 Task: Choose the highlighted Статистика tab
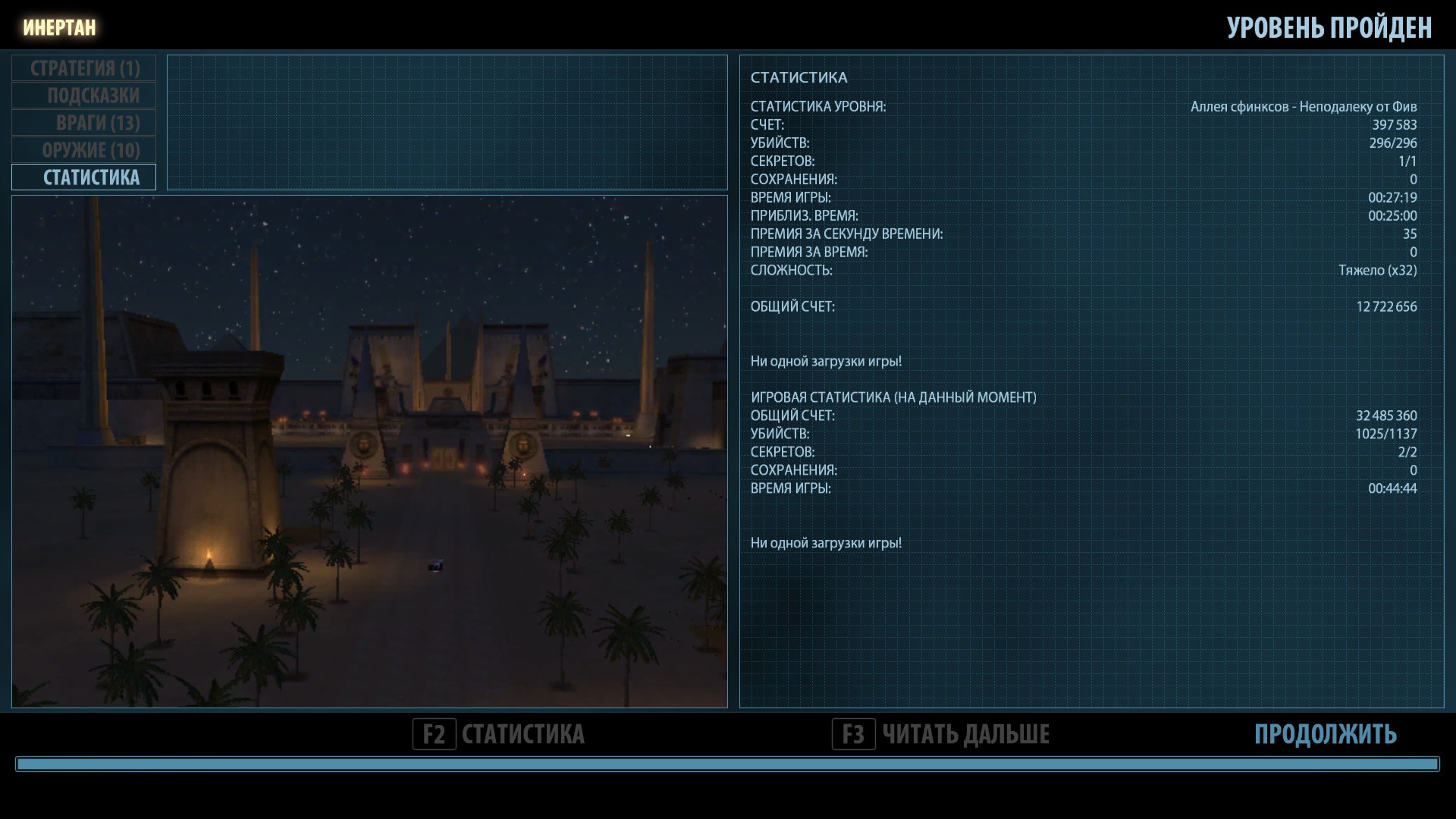click(84, 177)
